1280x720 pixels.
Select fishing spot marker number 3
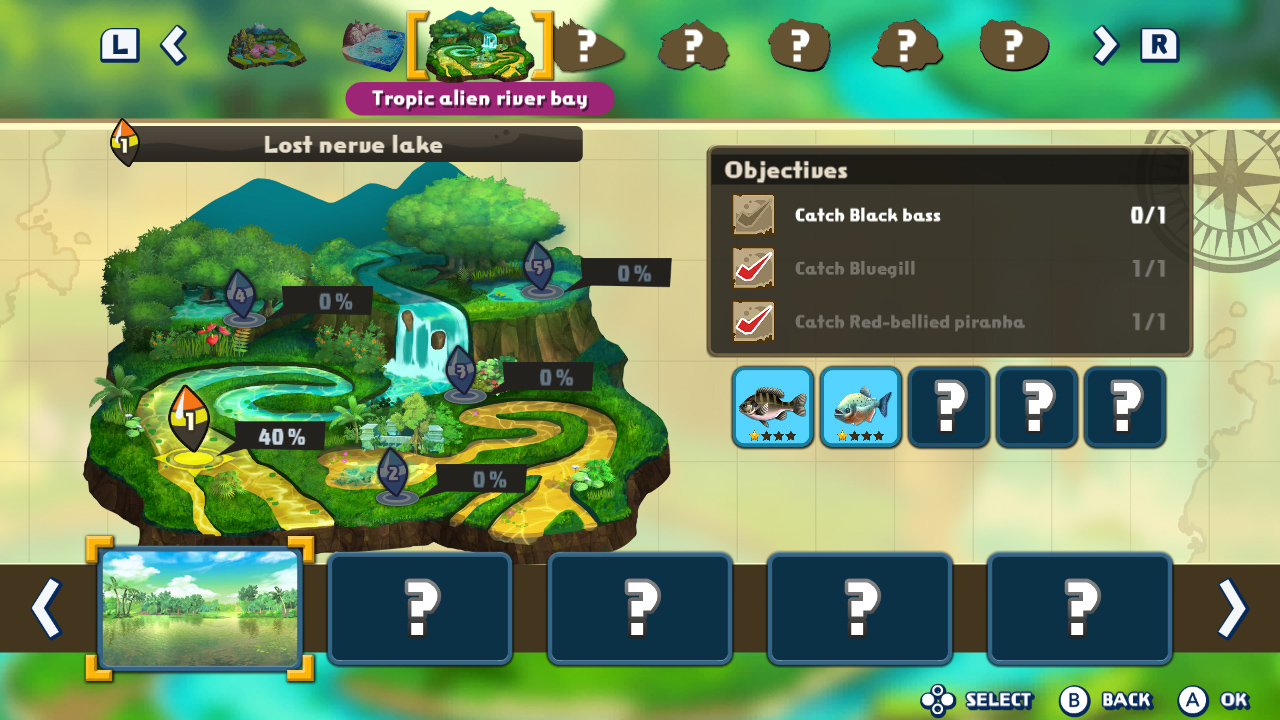[459, 368]
